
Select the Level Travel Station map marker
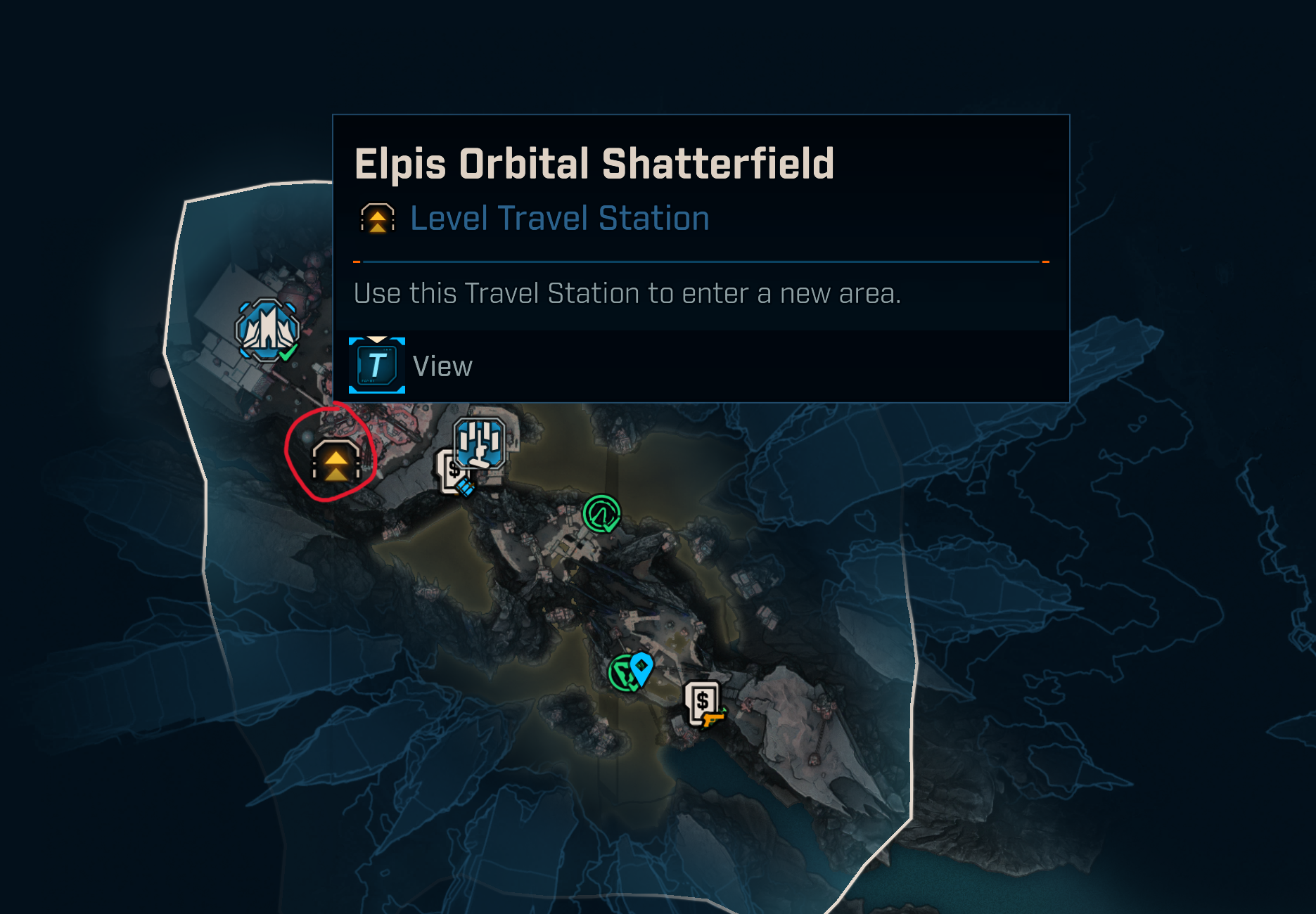(x=336, y=462)
